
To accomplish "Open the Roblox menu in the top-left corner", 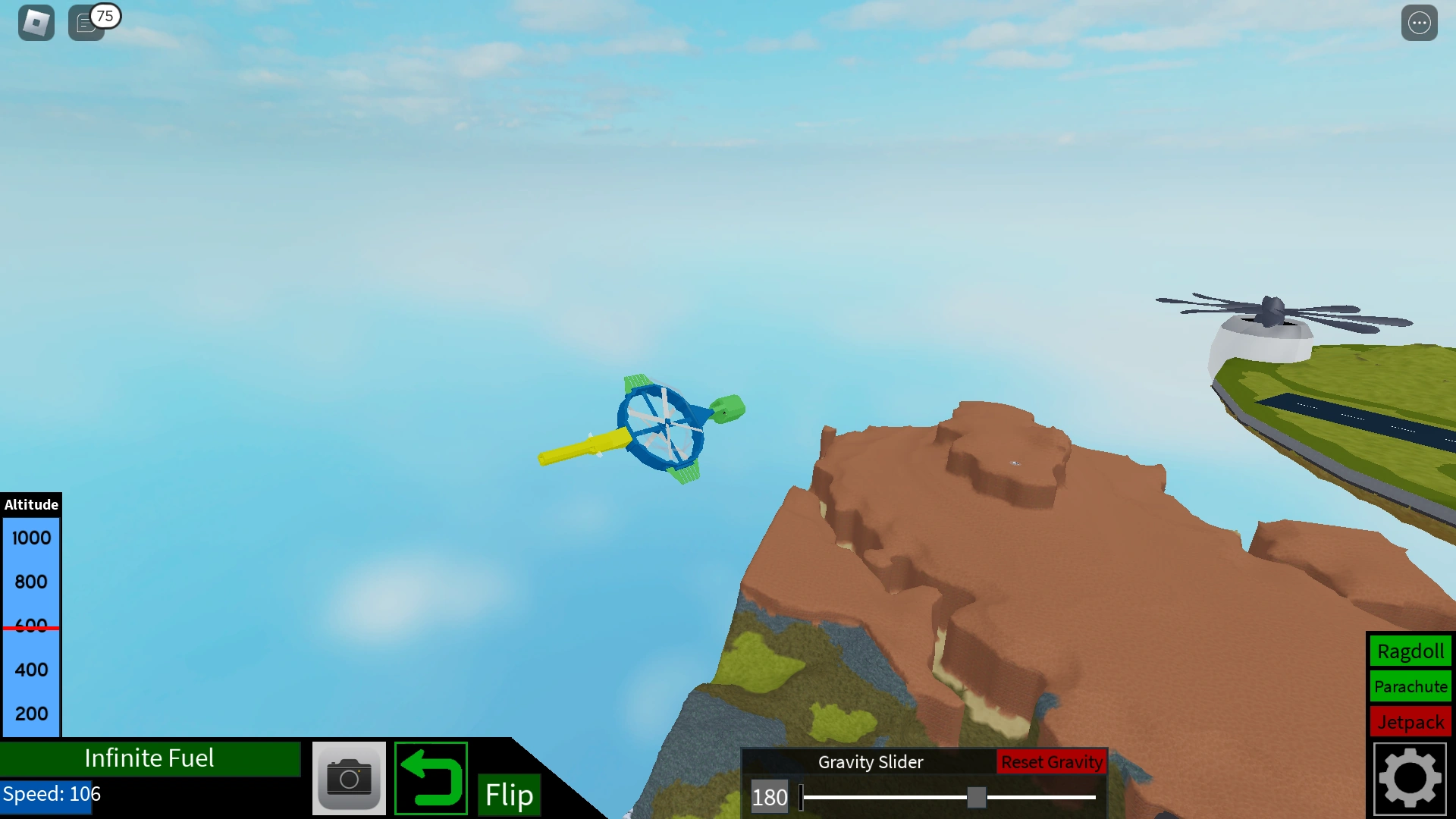I will 34,22.
